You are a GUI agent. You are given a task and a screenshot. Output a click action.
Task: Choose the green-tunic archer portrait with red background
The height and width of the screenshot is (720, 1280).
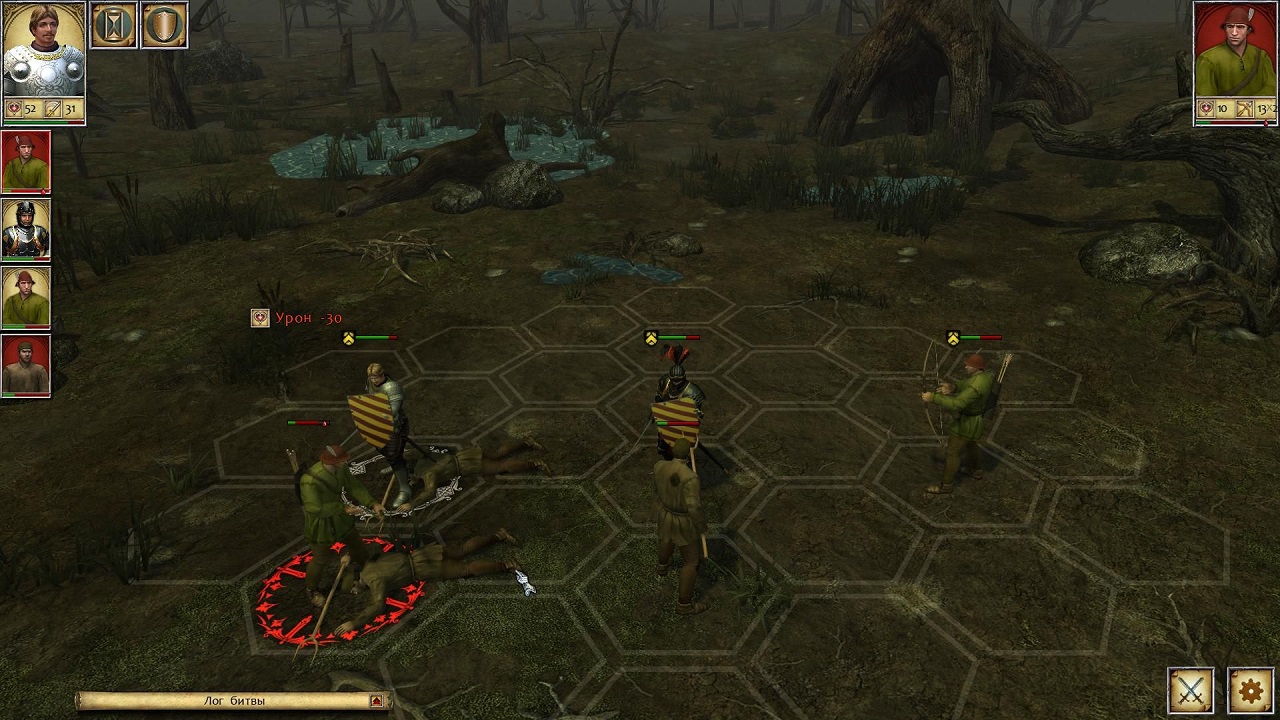[26, 161]
